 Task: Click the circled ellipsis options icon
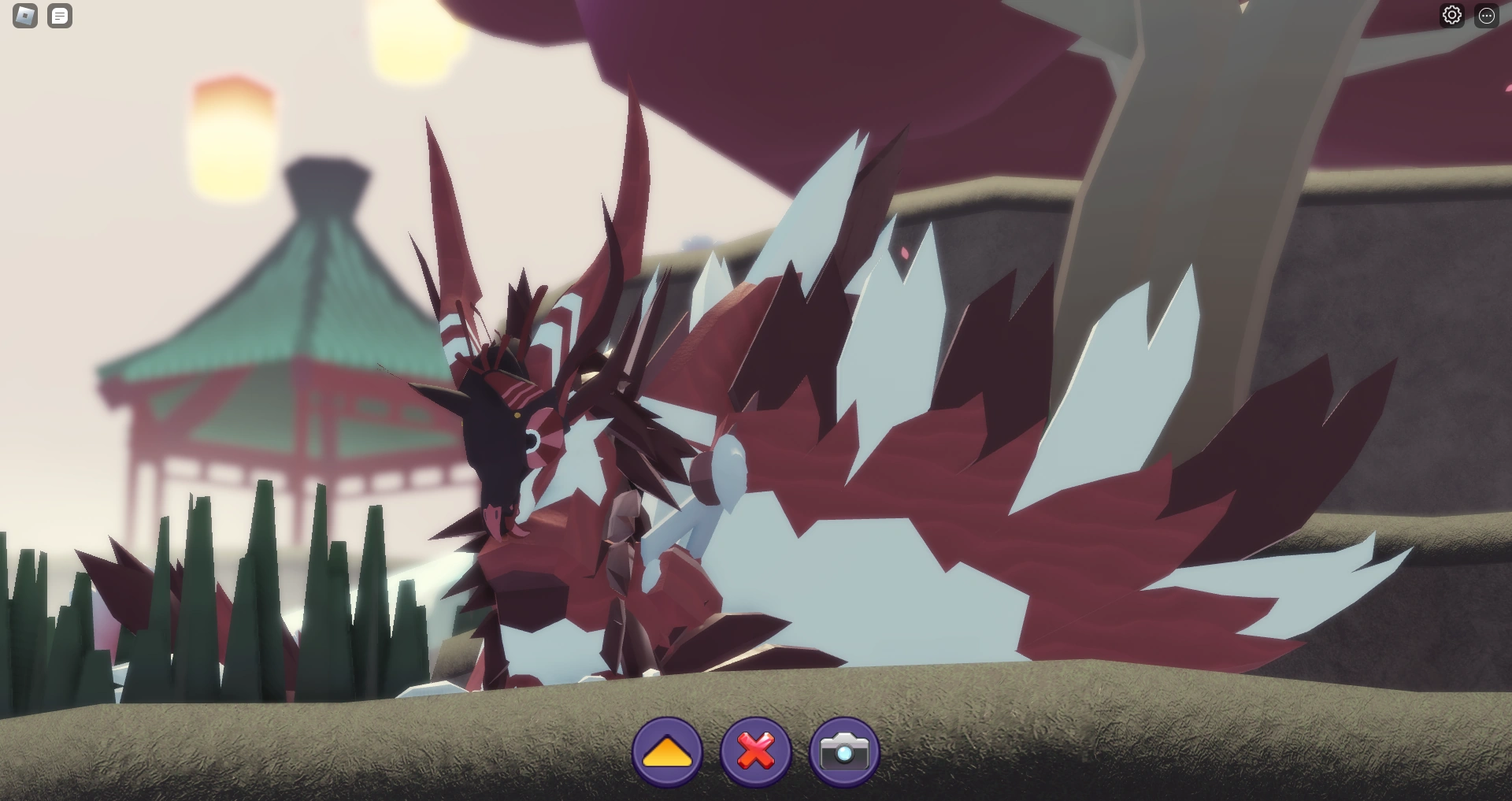tap(1488, 14)
